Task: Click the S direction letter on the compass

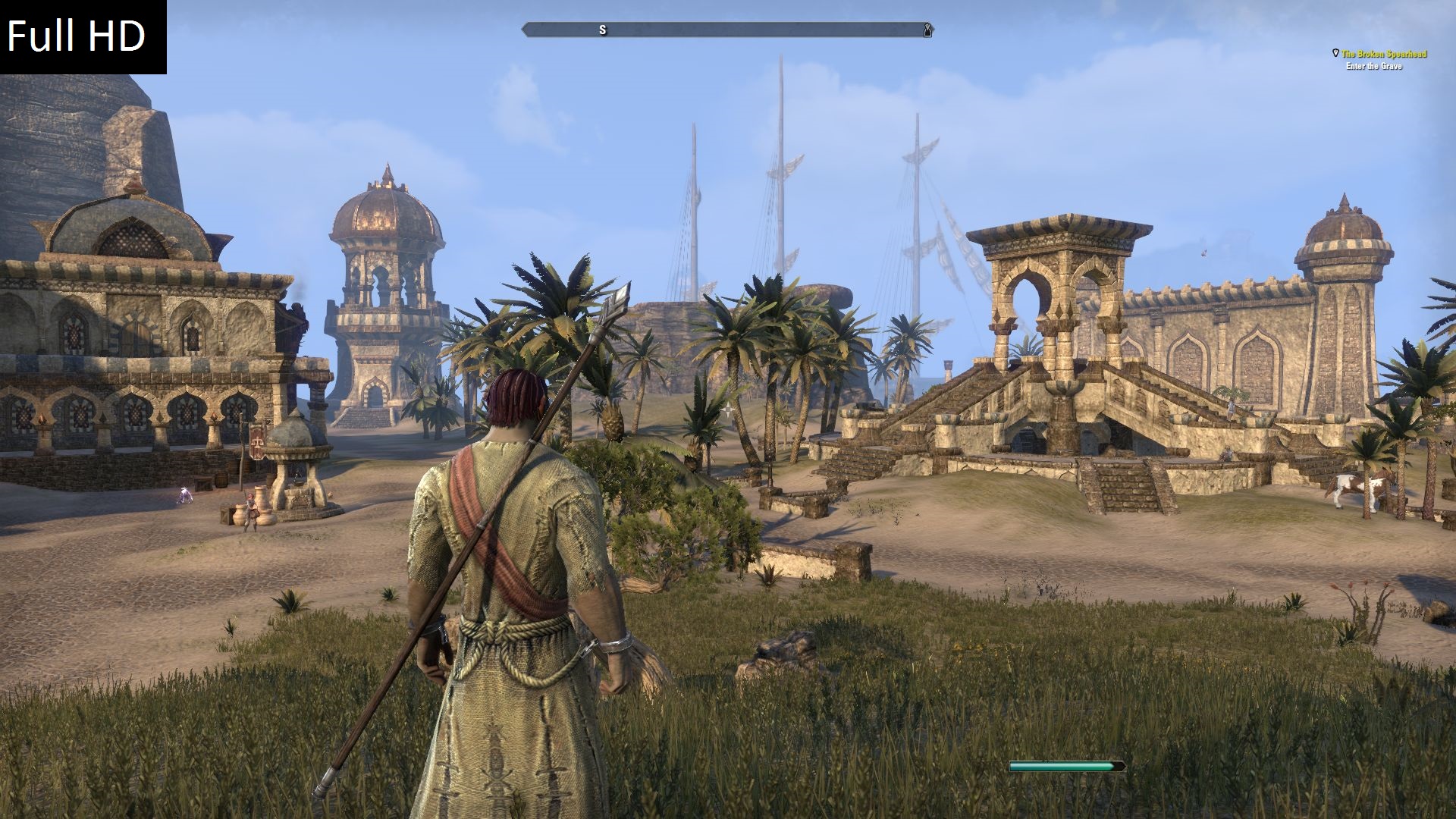Action: pos(604,31)
